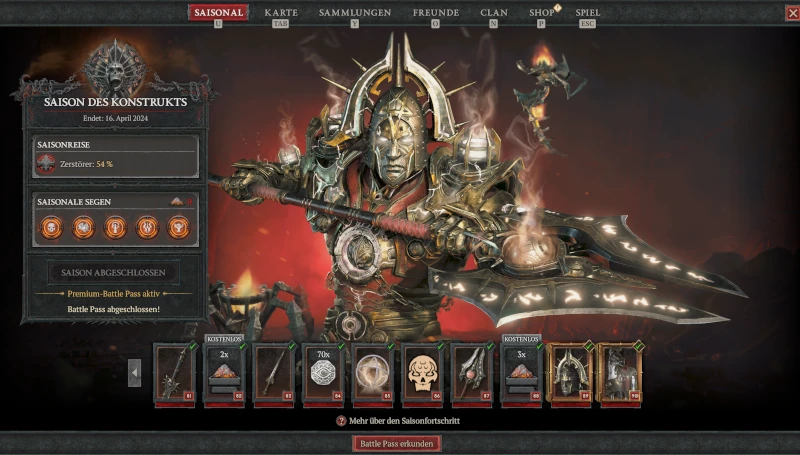800x455 pixels.
Task: Go to the Clan tab
Action: [x=494, y=13]
